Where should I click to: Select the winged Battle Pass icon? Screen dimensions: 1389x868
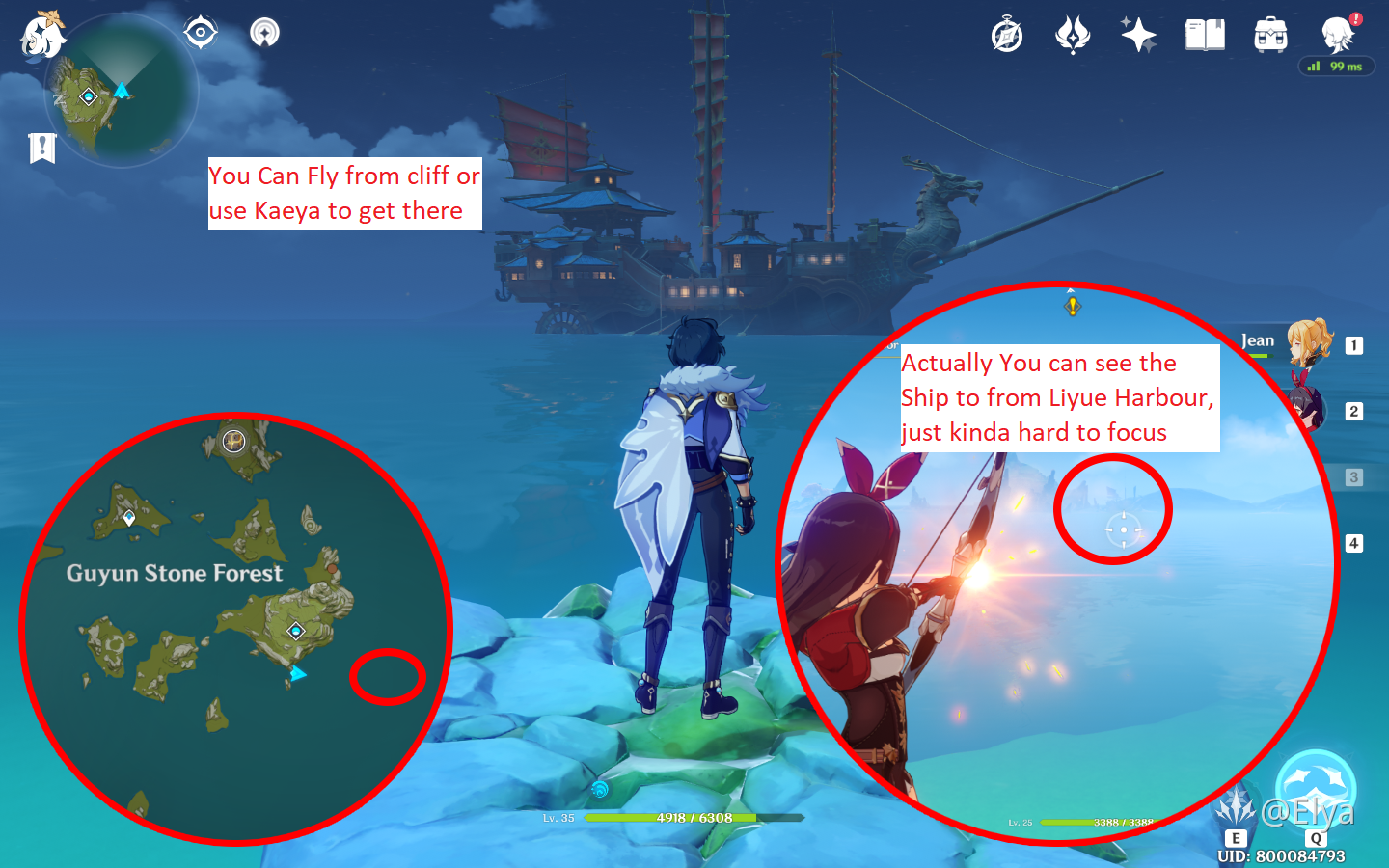(1073, 33)
